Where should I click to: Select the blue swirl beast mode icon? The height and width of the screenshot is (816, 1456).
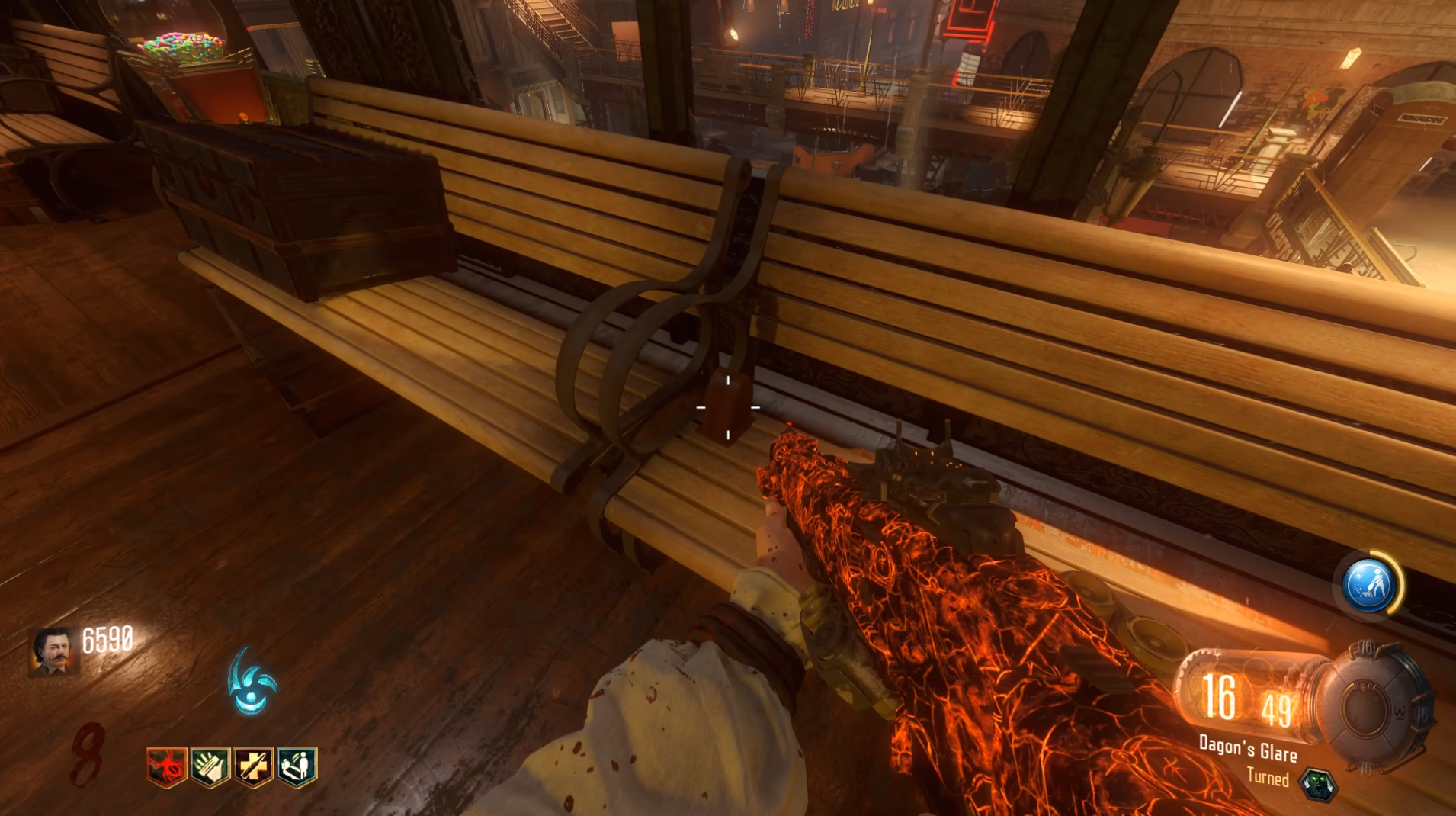[x=252, y=682]
